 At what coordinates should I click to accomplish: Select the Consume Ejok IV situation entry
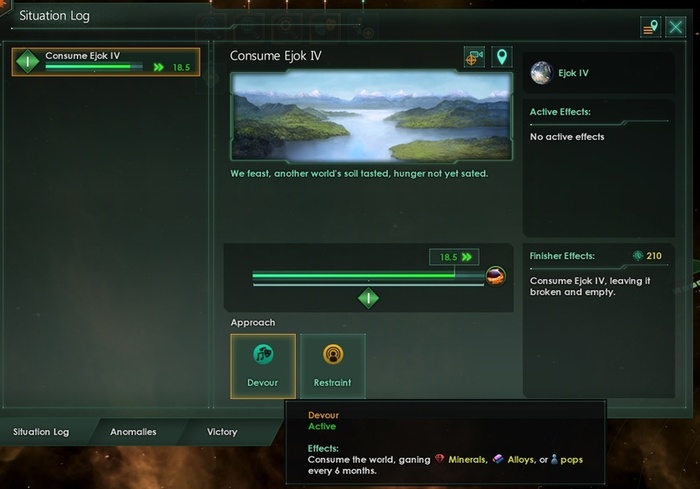pos(105,62)
